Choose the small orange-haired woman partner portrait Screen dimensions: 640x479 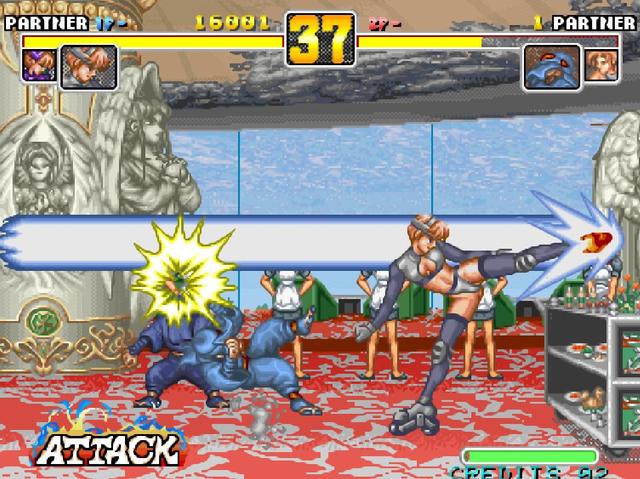point(601,65)
